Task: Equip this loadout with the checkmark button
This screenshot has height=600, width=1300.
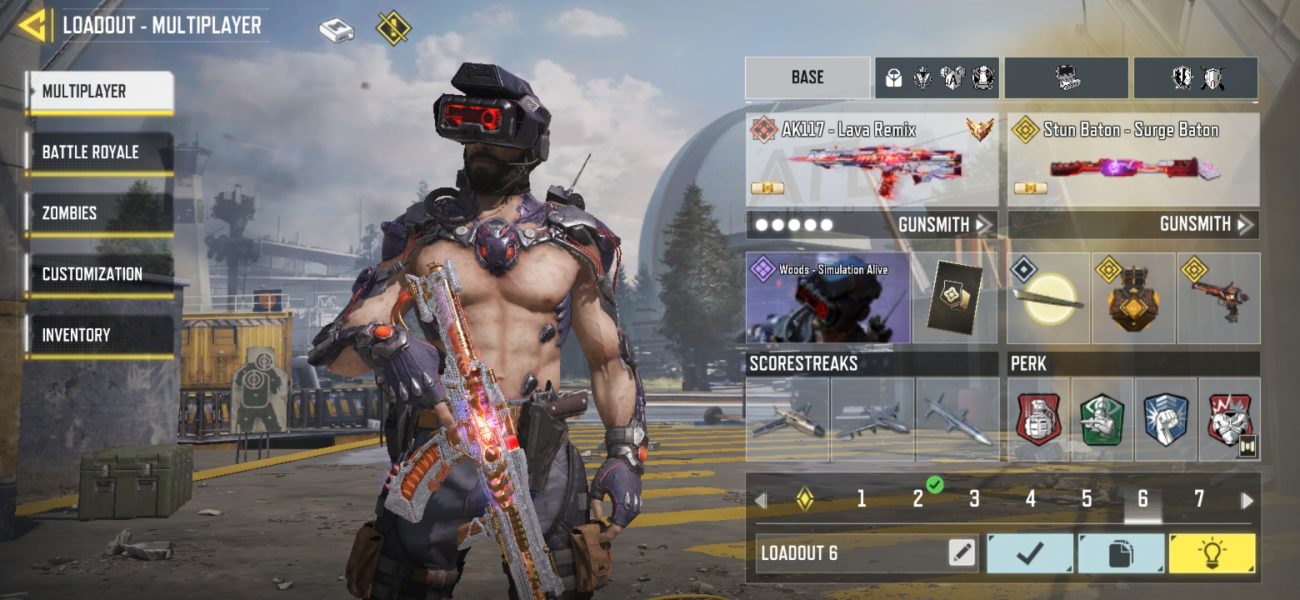Action: tap(1030, 553)
